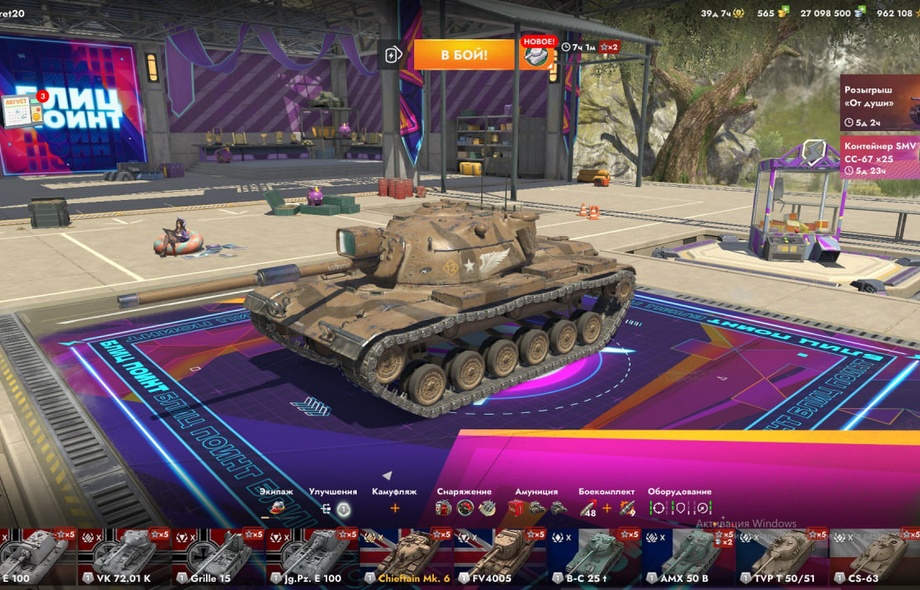This screenshot has height=590, width=920.
Task: Select the B-C 25 t tank
Action: 593,557
